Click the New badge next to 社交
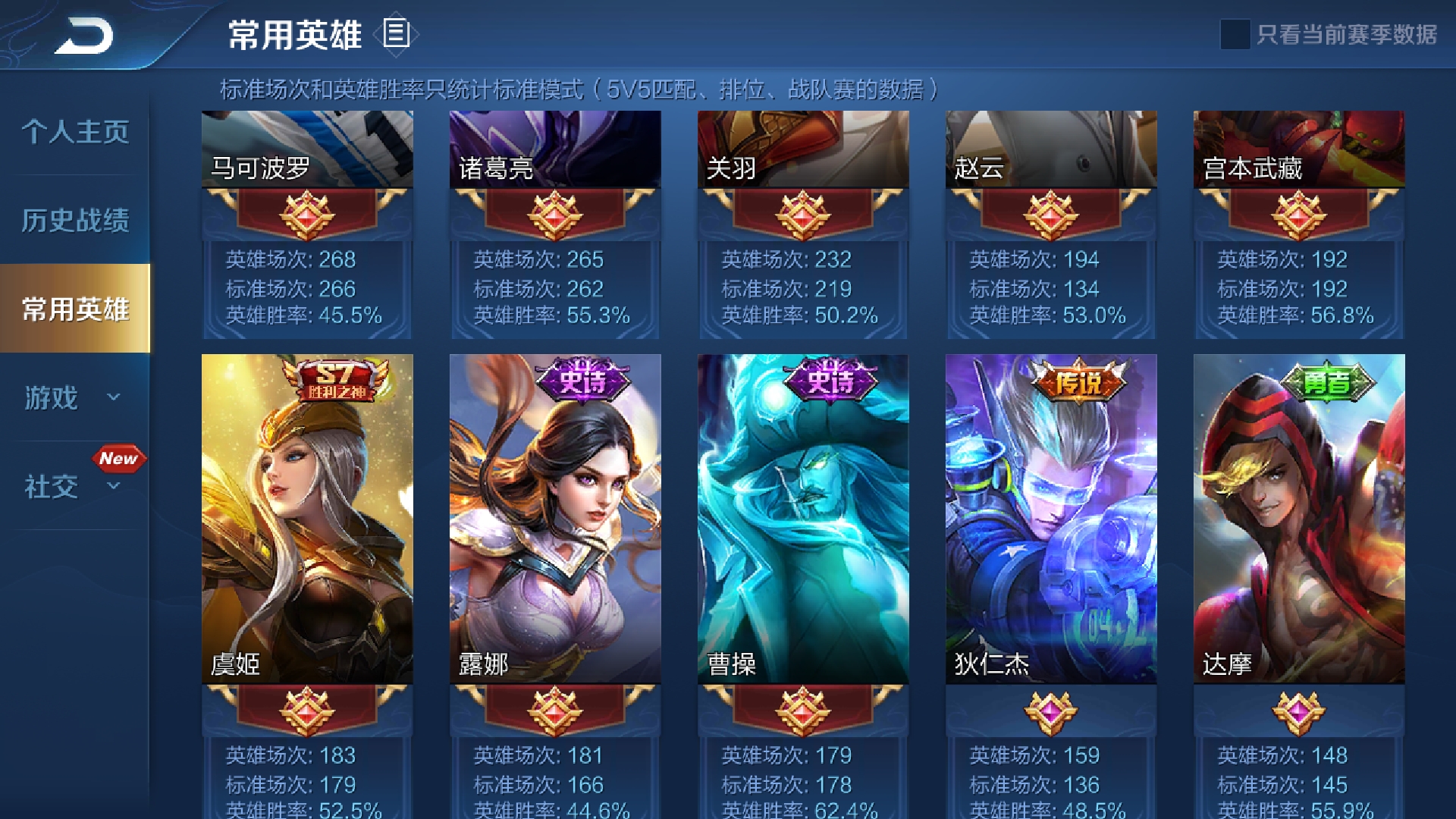The width and height of the screenshot is (1456, 819). (x=119, y=458)
